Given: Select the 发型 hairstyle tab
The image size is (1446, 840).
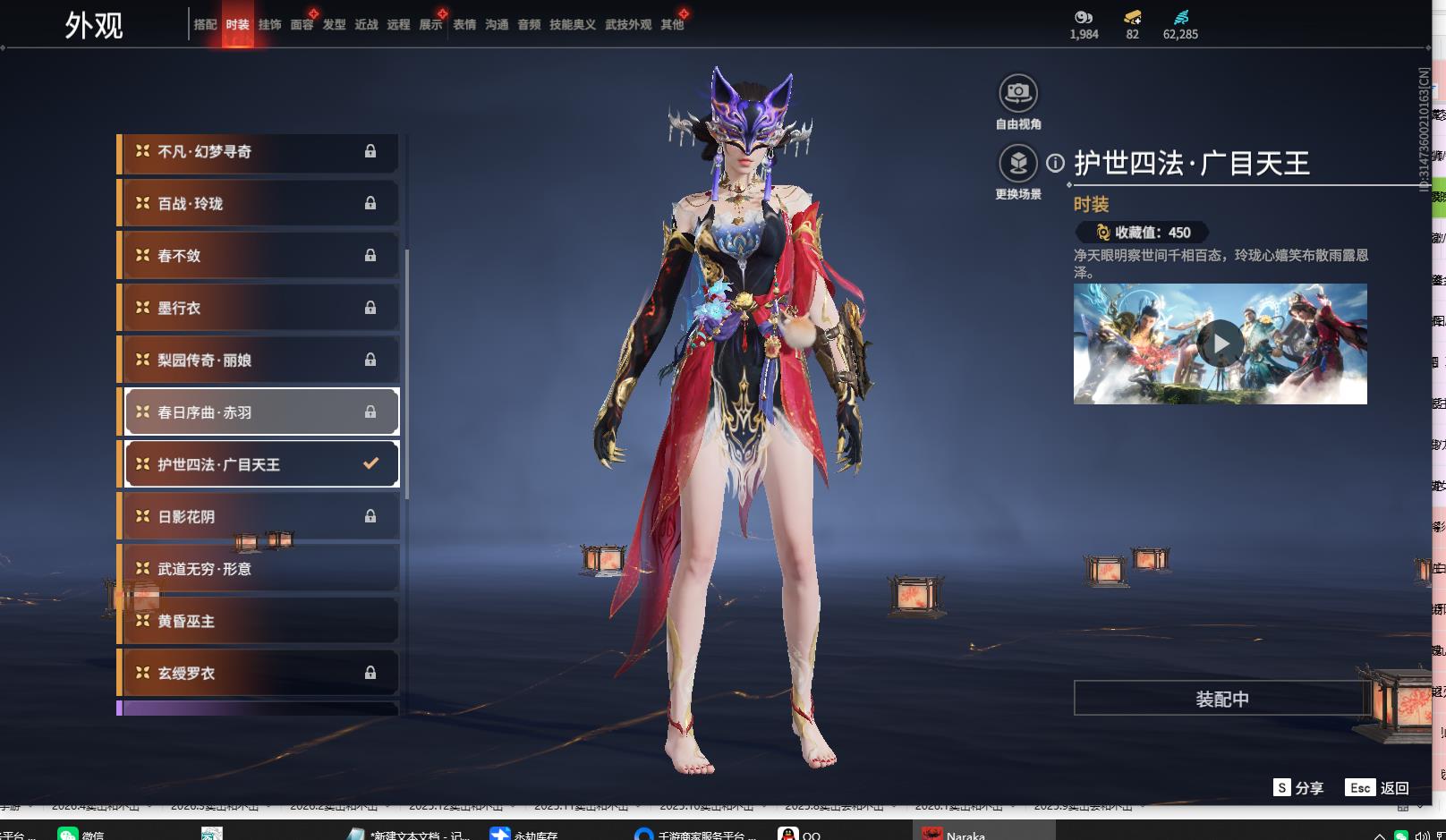Looking at the screenshot, I should click(334, 25).
